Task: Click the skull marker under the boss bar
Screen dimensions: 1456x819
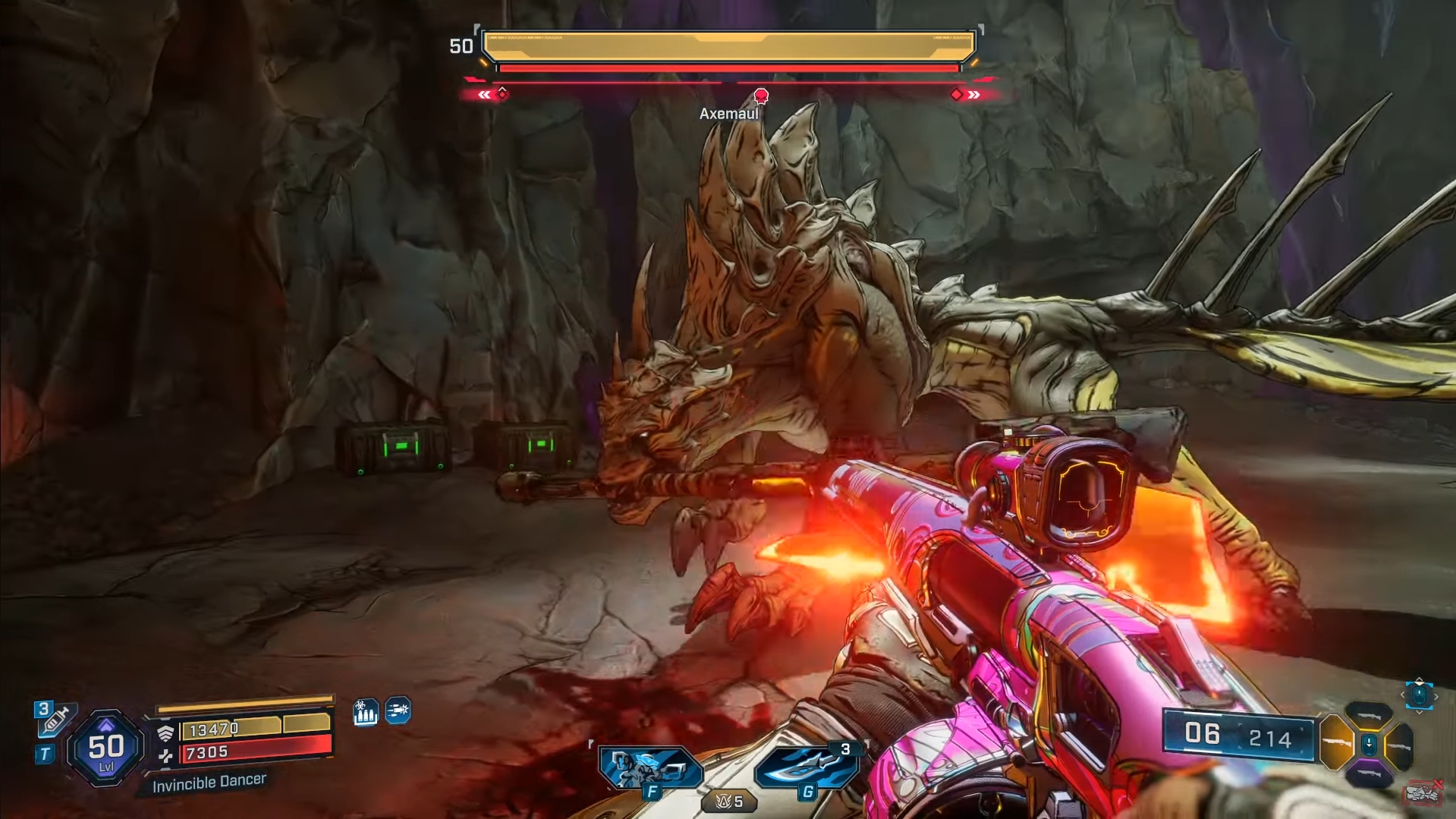Action: (x=761, y=96)
